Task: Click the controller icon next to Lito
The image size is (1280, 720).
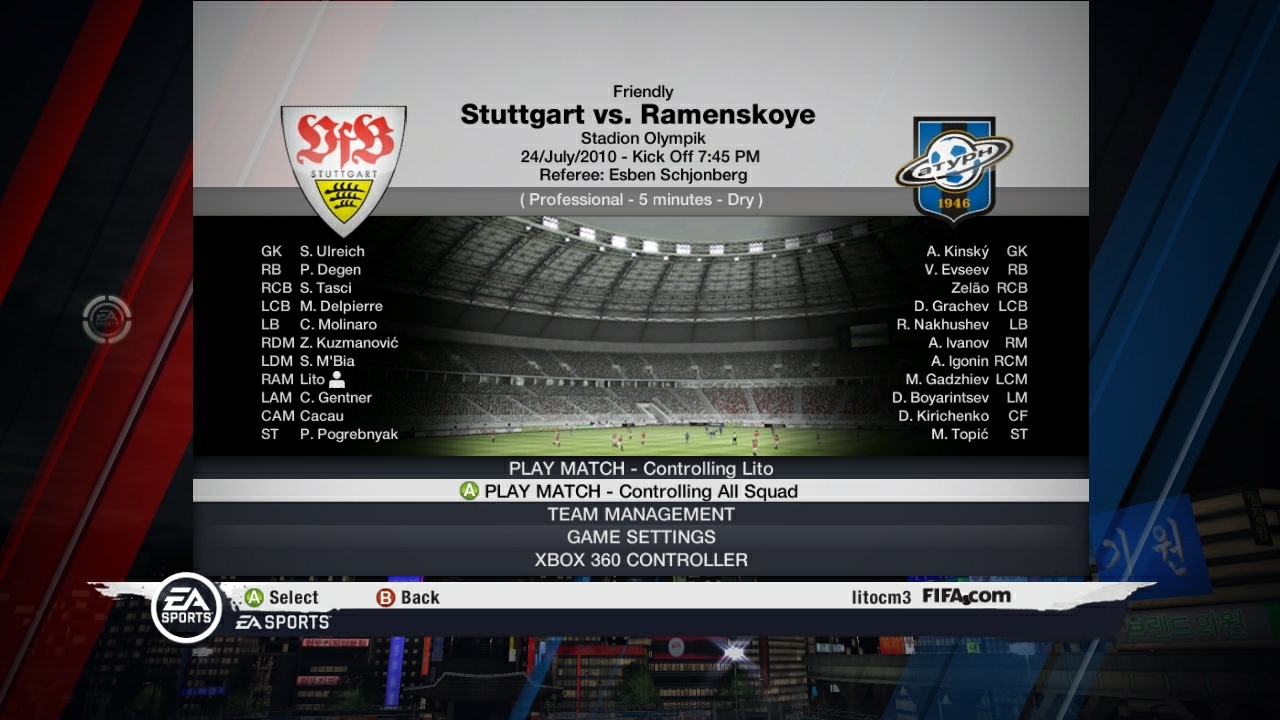Action: (337, 378)
